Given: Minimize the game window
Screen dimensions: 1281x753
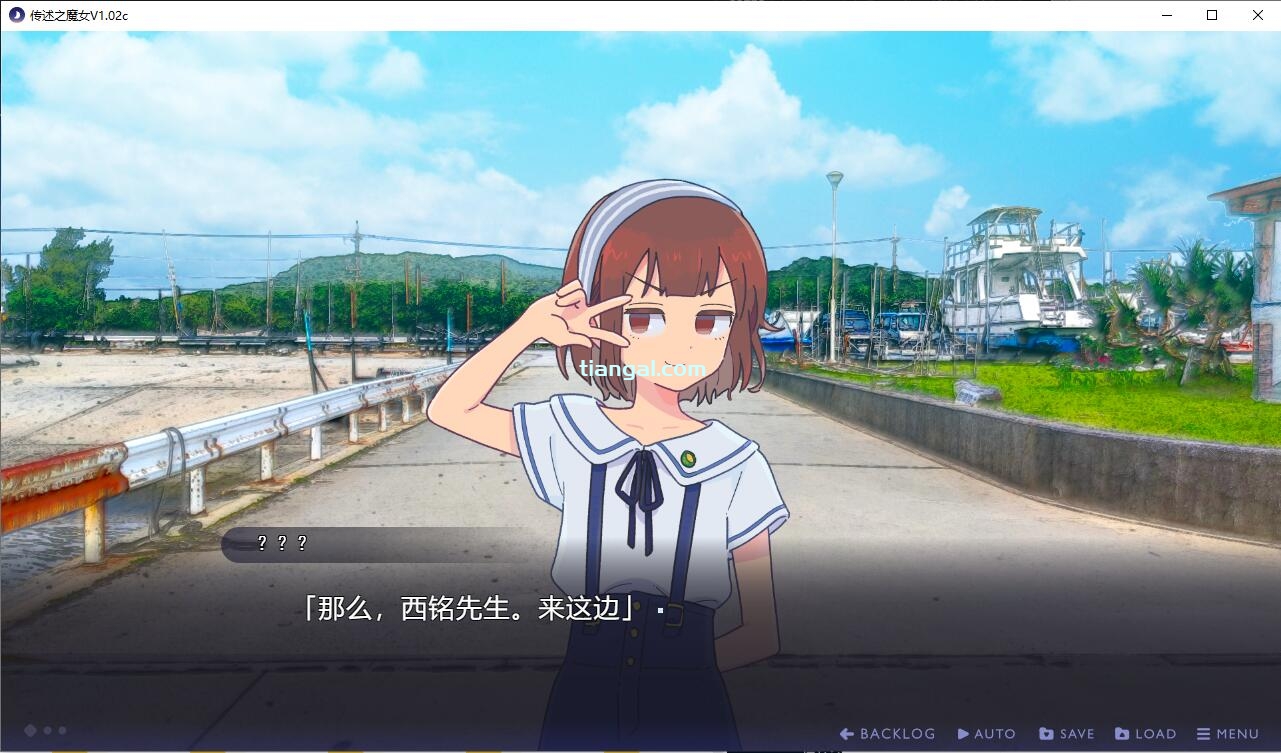Looking at the screenshot, I should click(1166, 15).
